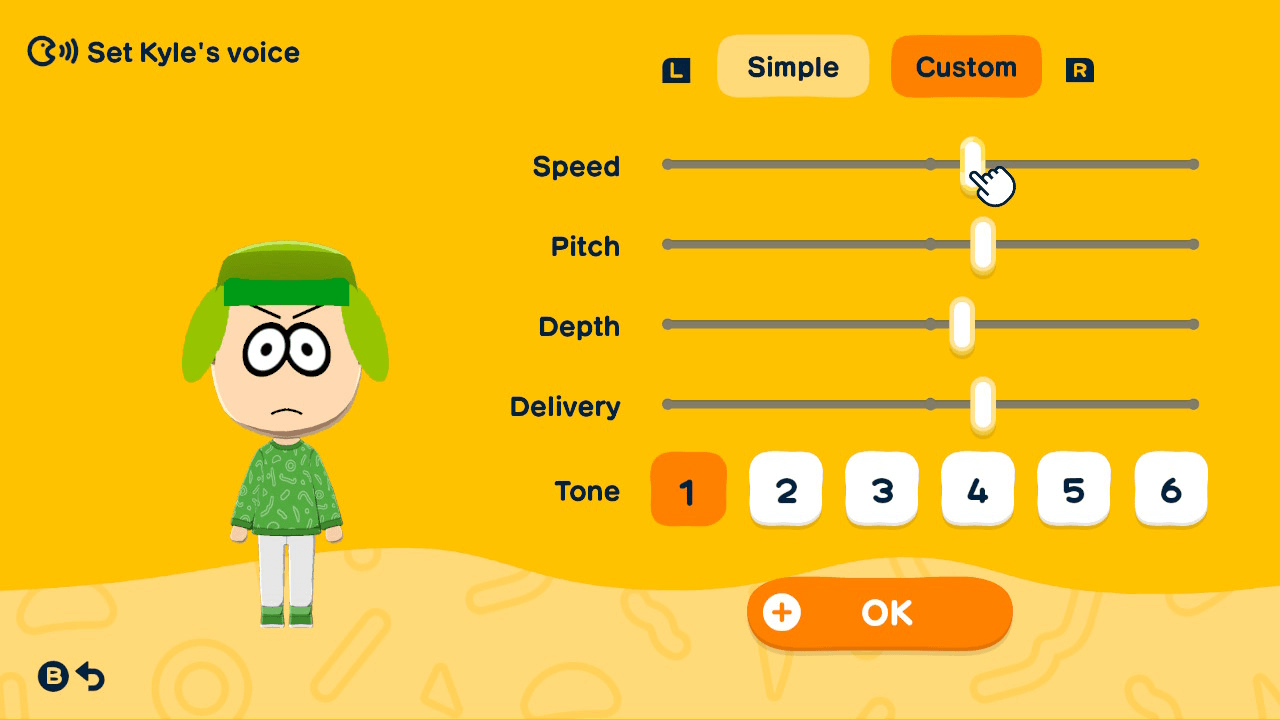Image resolution: width=1280 pixels, height=720 pixels.
Task: Select Tone option 3
Action: (882, 489)
